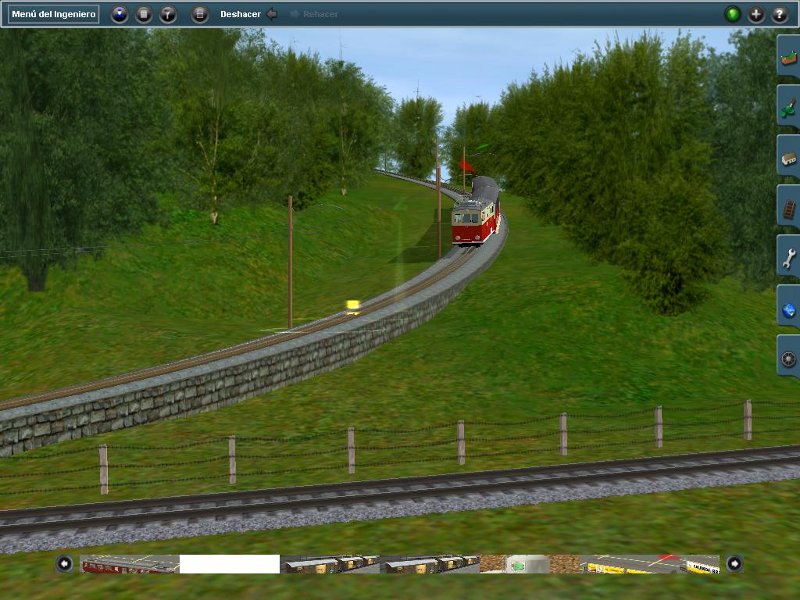The width and height of the screenshot is (800, 600).
Task: Open the paint brush tools tab
Action: point(788,106)
